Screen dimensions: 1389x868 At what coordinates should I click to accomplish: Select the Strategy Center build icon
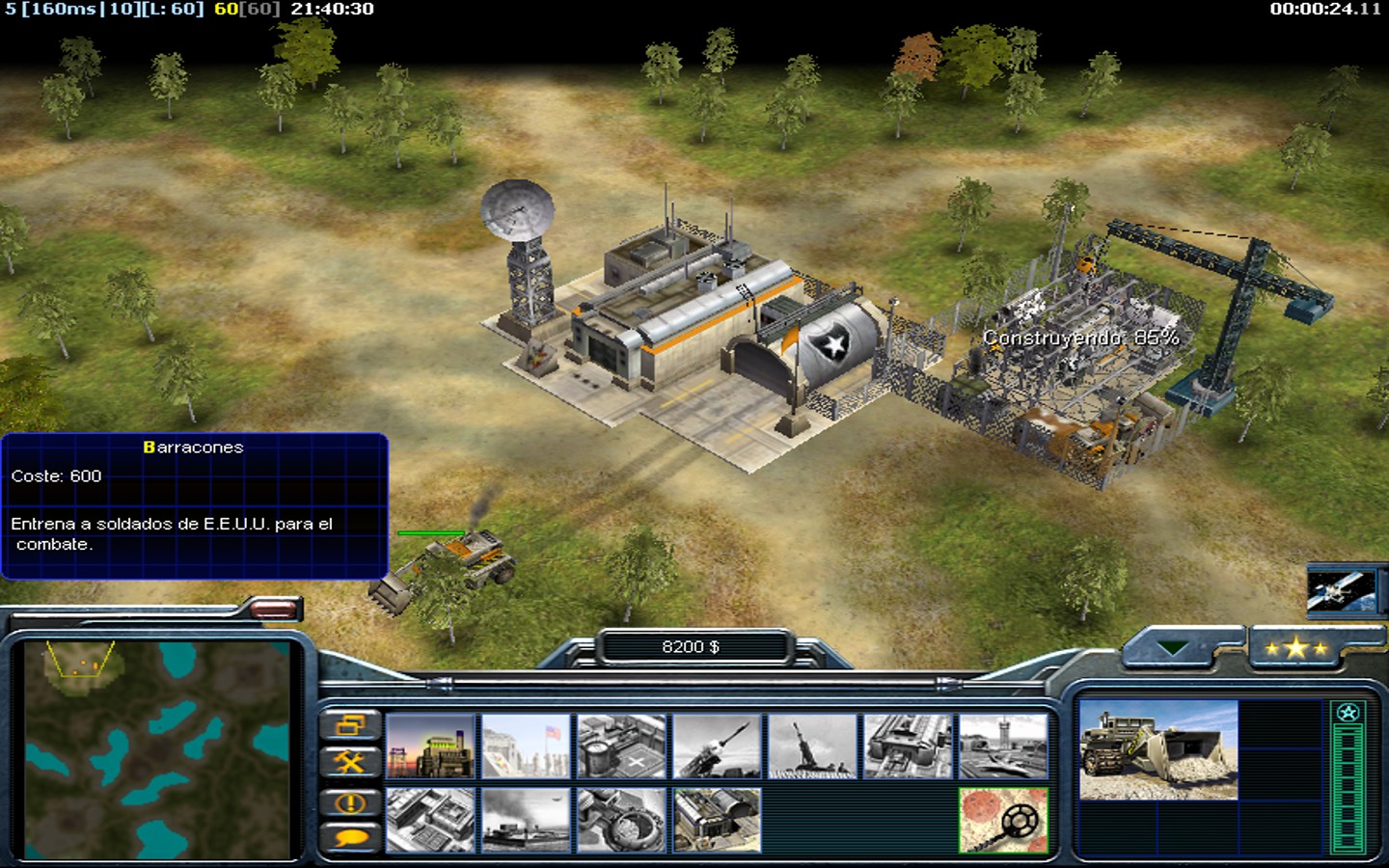[430, 820]
